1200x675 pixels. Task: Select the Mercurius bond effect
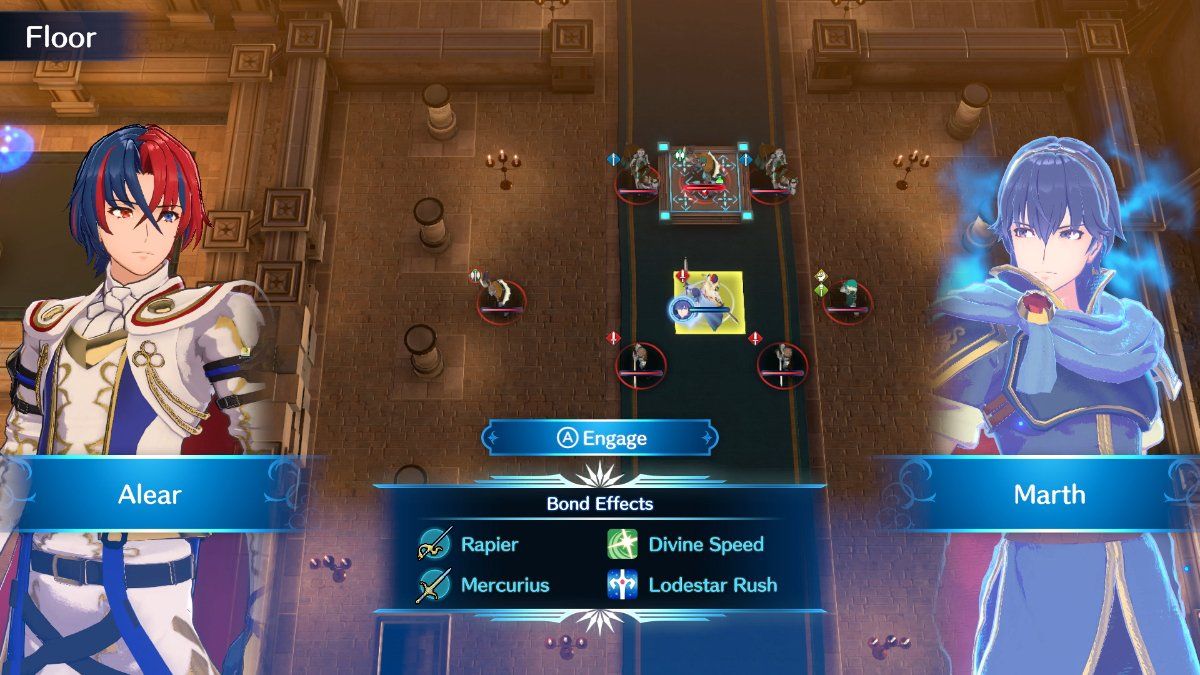tap(484, 585)
